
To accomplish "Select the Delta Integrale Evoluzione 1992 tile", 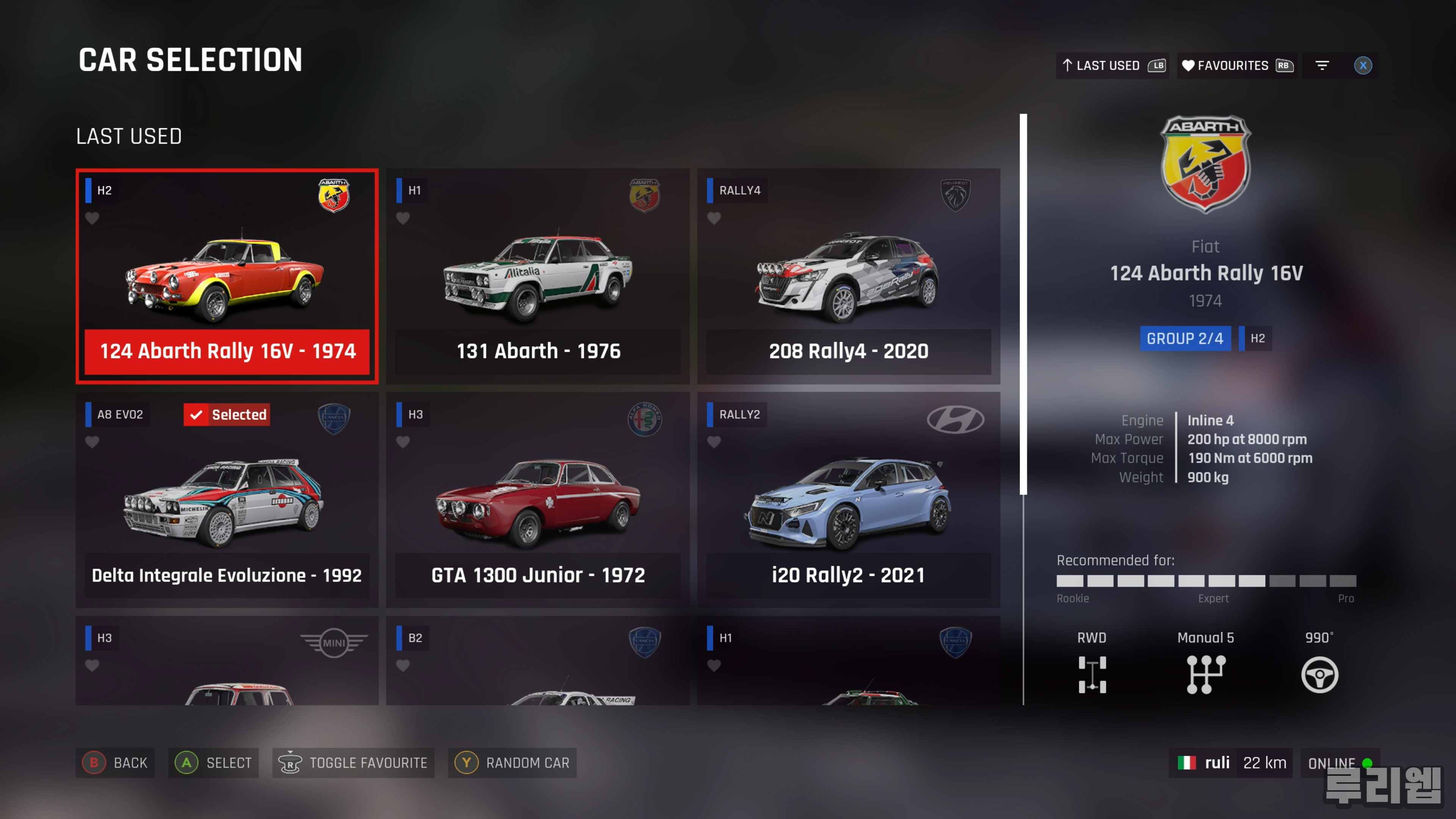I will [227, 500].
